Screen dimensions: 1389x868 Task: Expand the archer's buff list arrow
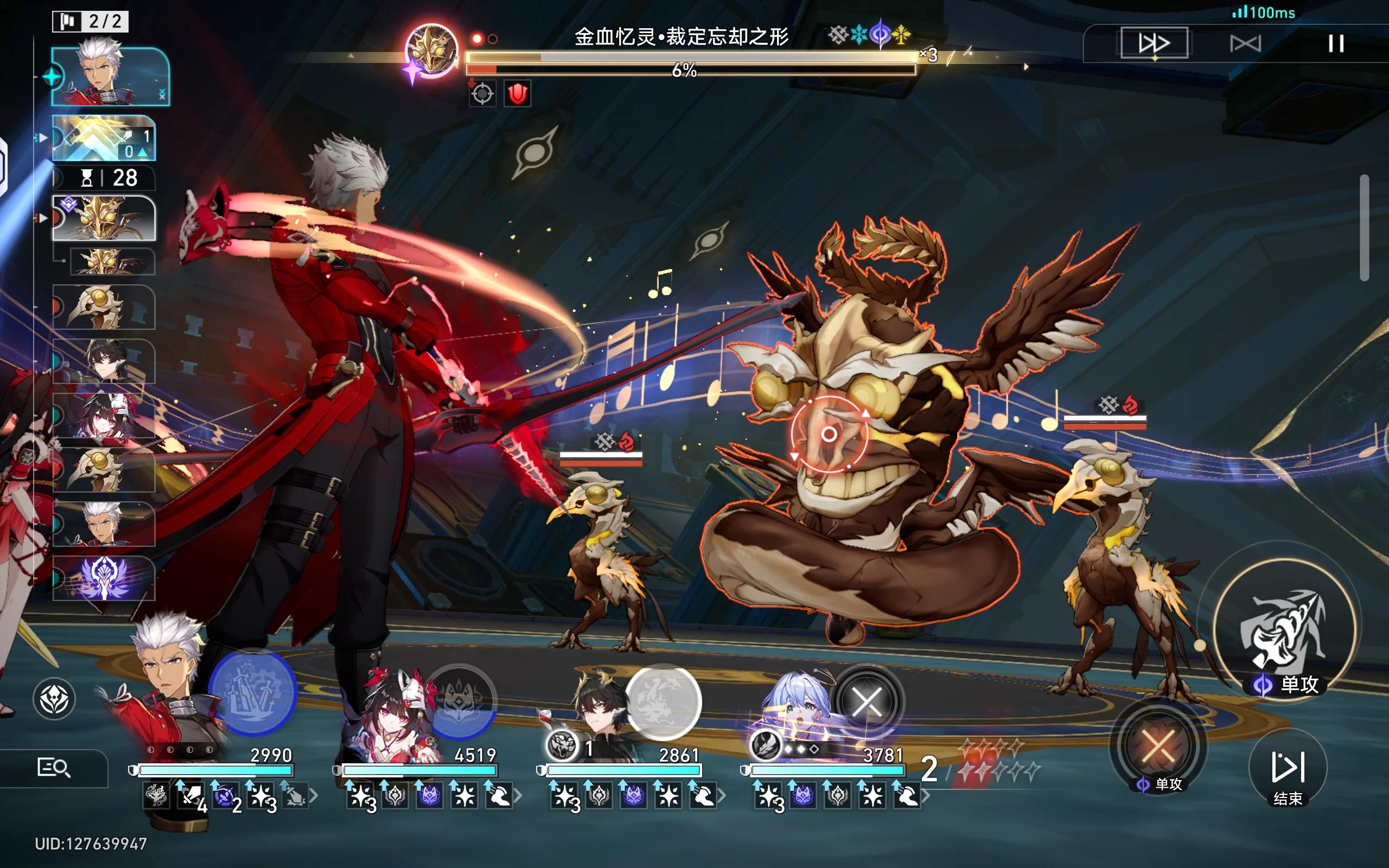pos(314,796)
